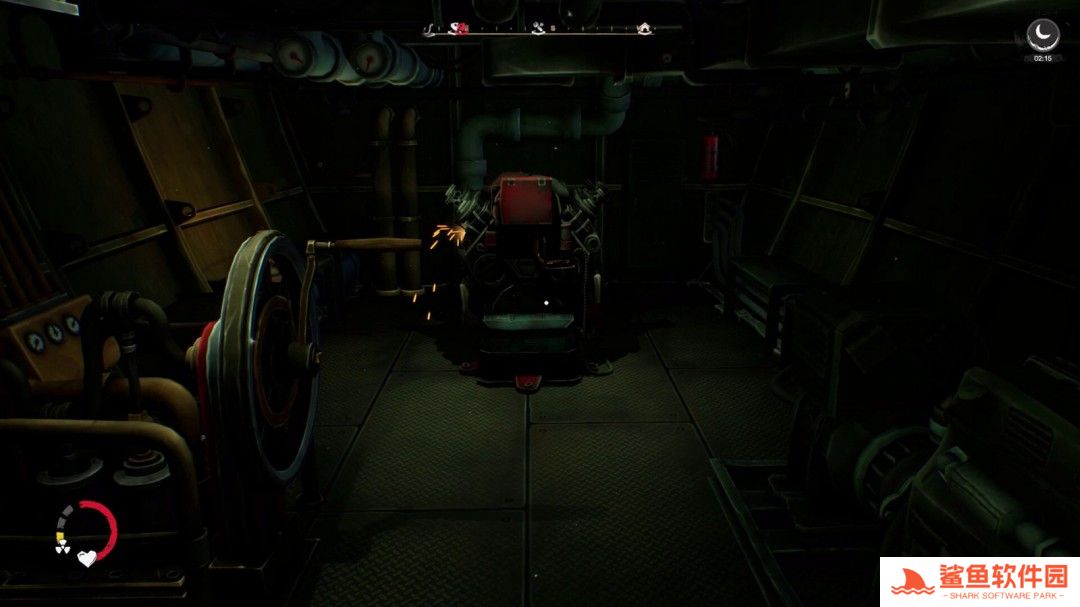
Task: Click the house marker on the compass bar
Action: pos(645,29)
